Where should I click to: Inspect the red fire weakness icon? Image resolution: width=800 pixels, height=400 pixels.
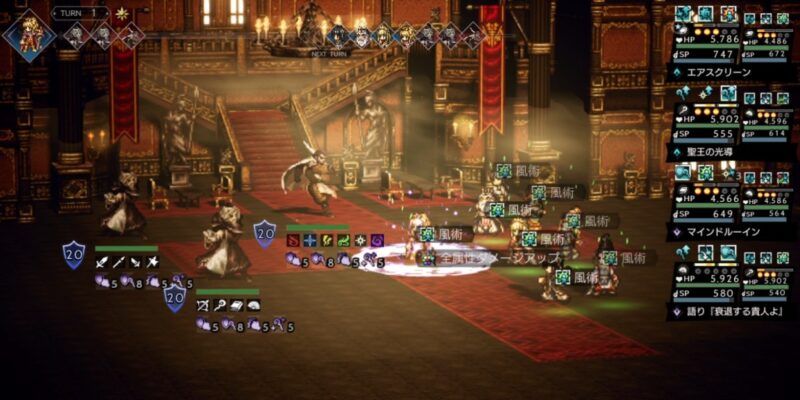click(293, 240)
